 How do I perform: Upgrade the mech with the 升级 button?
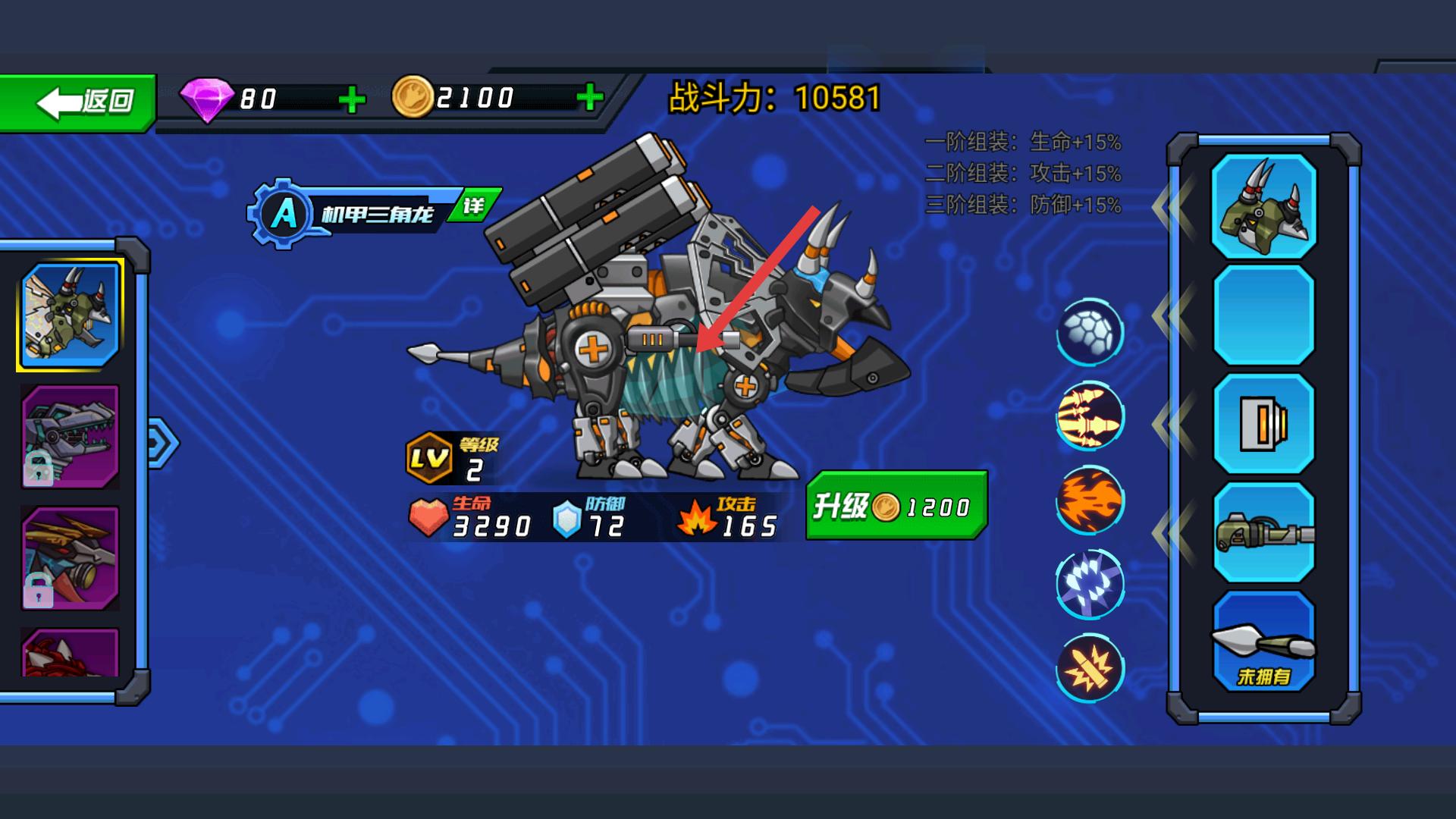coord(896,506)
